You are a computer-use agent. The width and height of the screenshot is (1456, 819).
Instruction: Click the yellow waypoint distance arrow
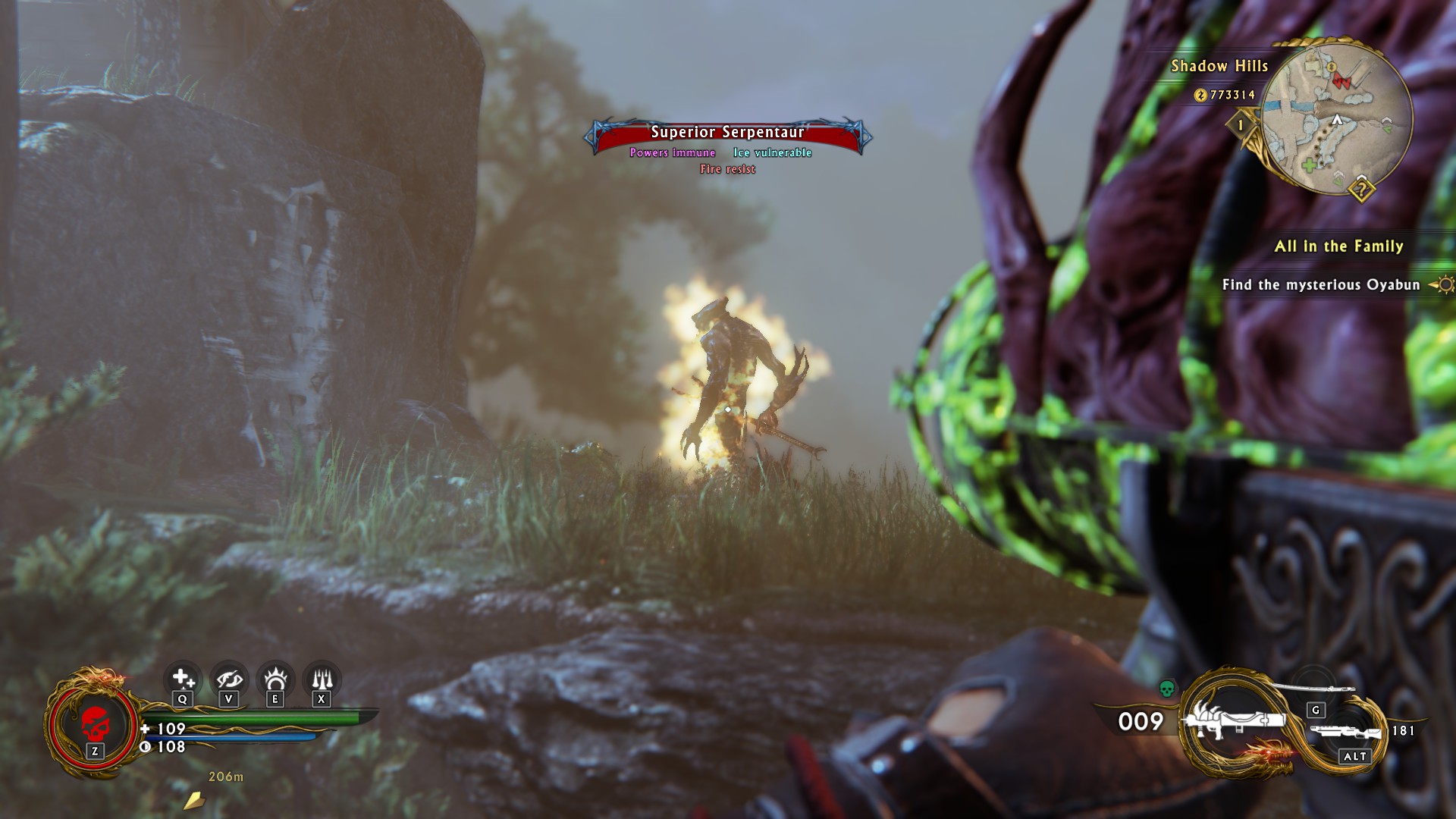click(x=194, y=799)
